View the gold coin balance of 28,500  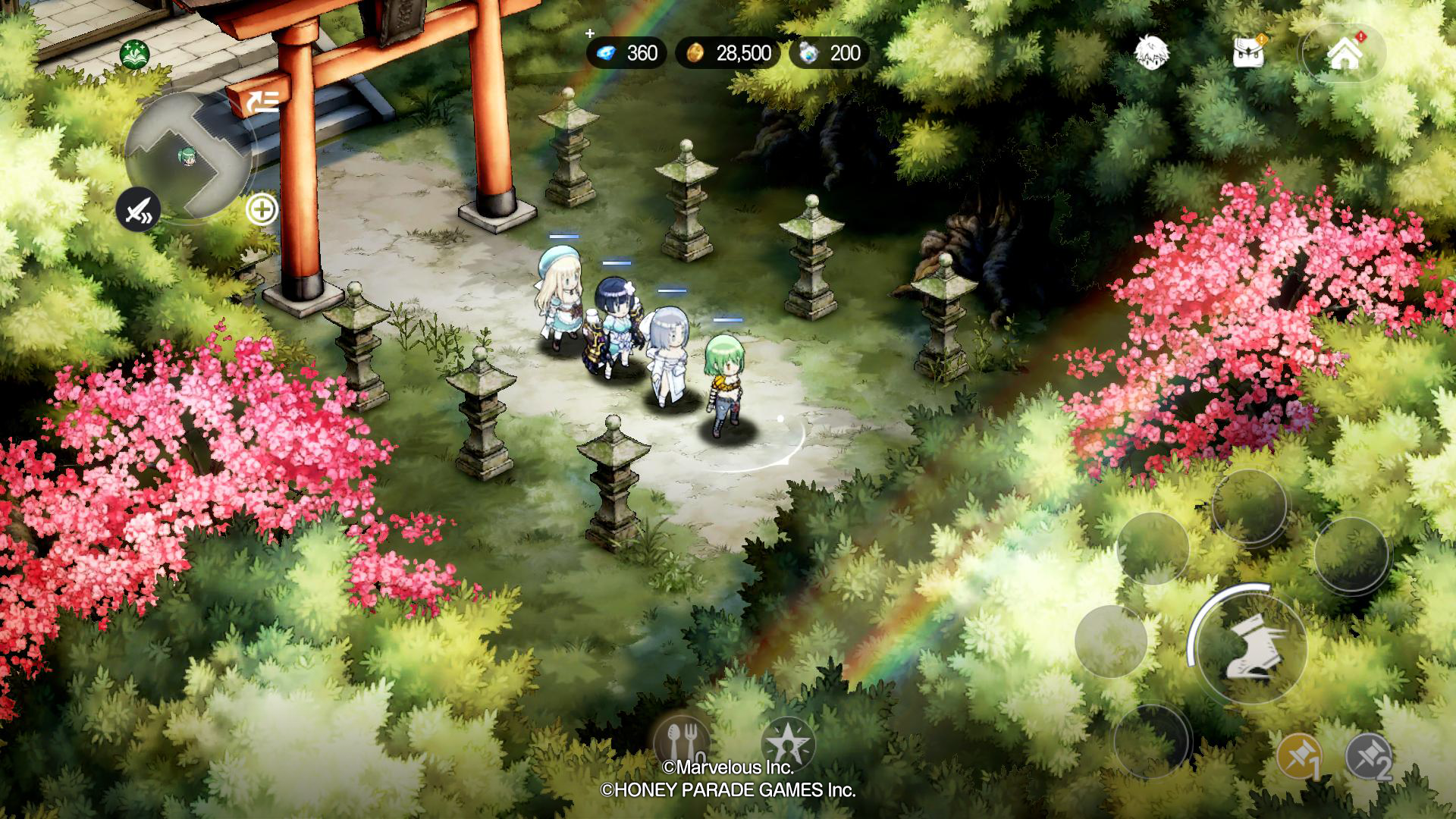pyautogui.click(x=728, y=53)
